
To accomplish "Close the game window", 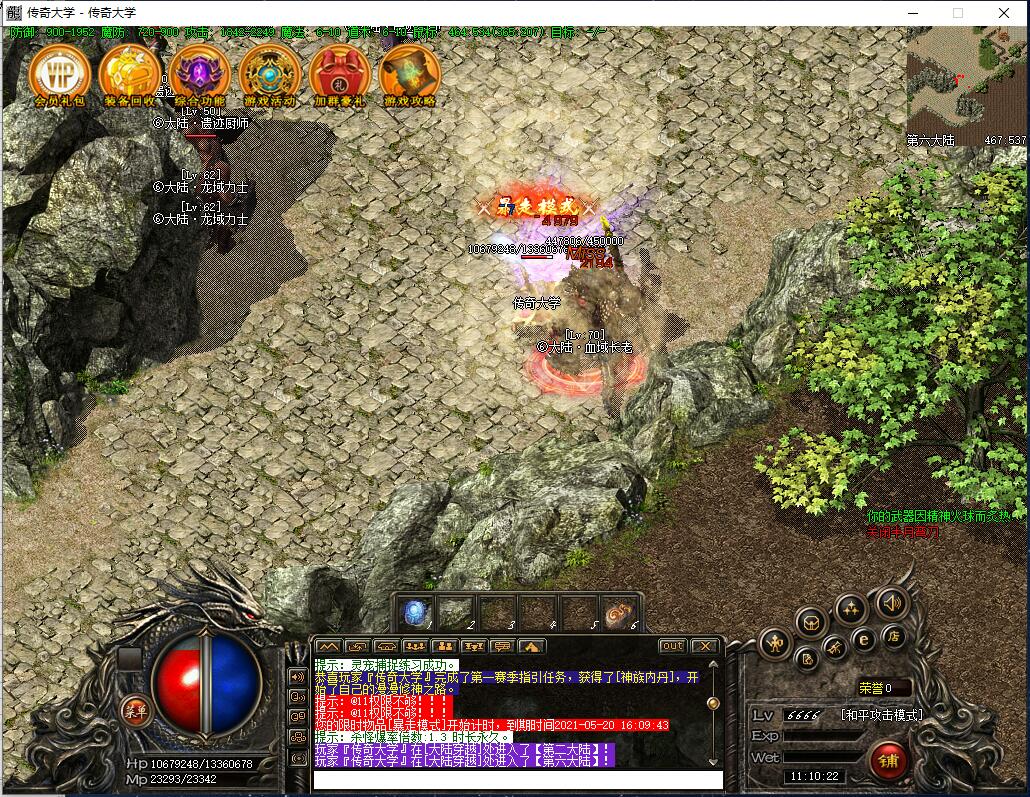I will point(1004,13).
